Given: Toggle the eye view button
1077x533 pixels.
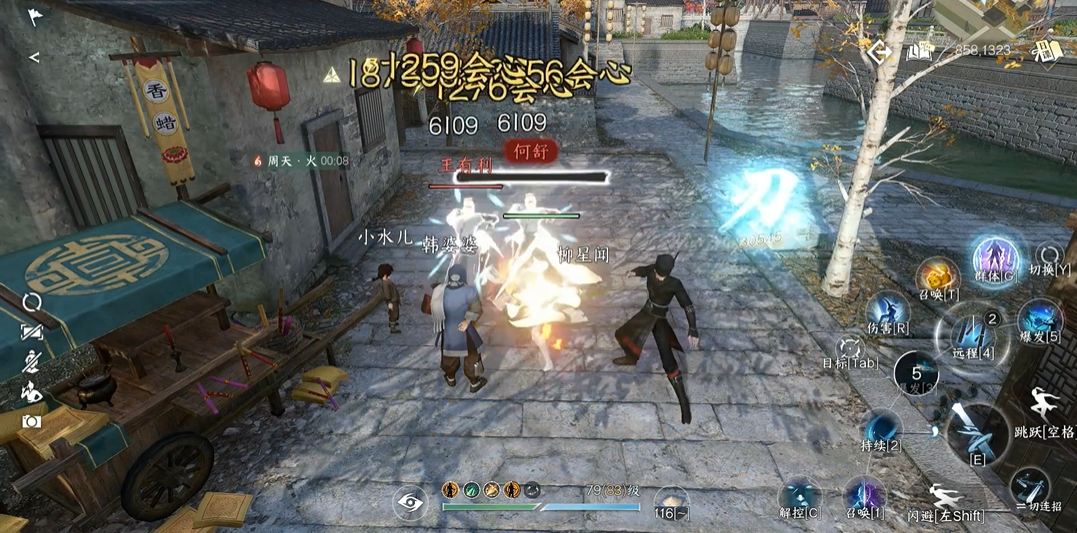Looking at the screenshot, I should pos(410,503).
